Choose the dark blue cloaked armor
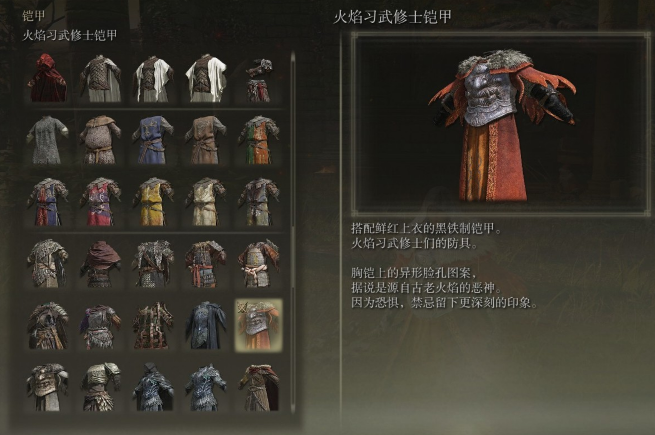The height and width of the screenshot is (435, 655). [205, 325]
